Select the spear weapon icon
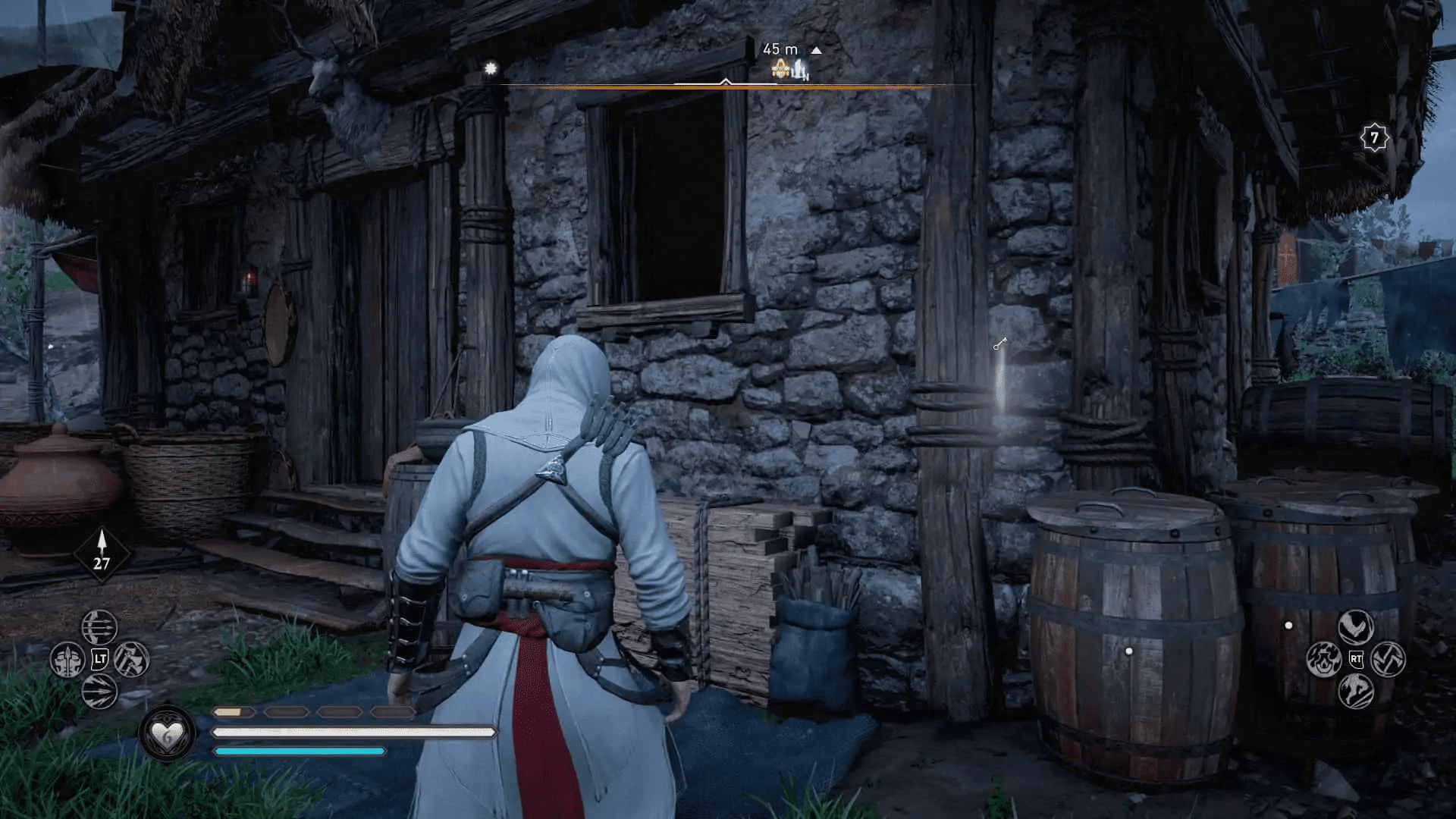The width and height of the screenshot is (1456, 819). click(67, 659)
